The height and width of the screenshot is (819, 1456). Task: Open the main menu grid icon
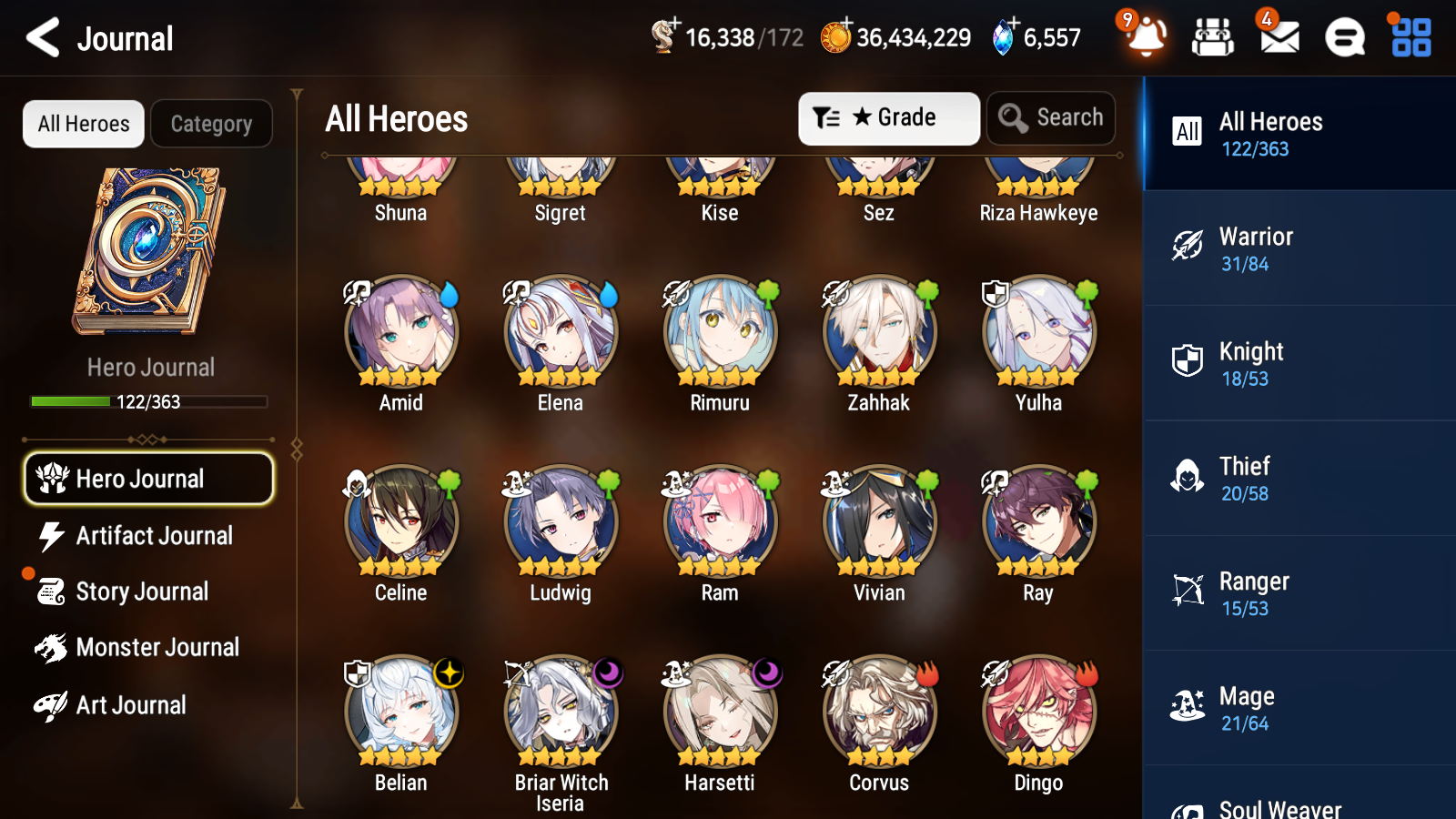[x=1409, y=37]
